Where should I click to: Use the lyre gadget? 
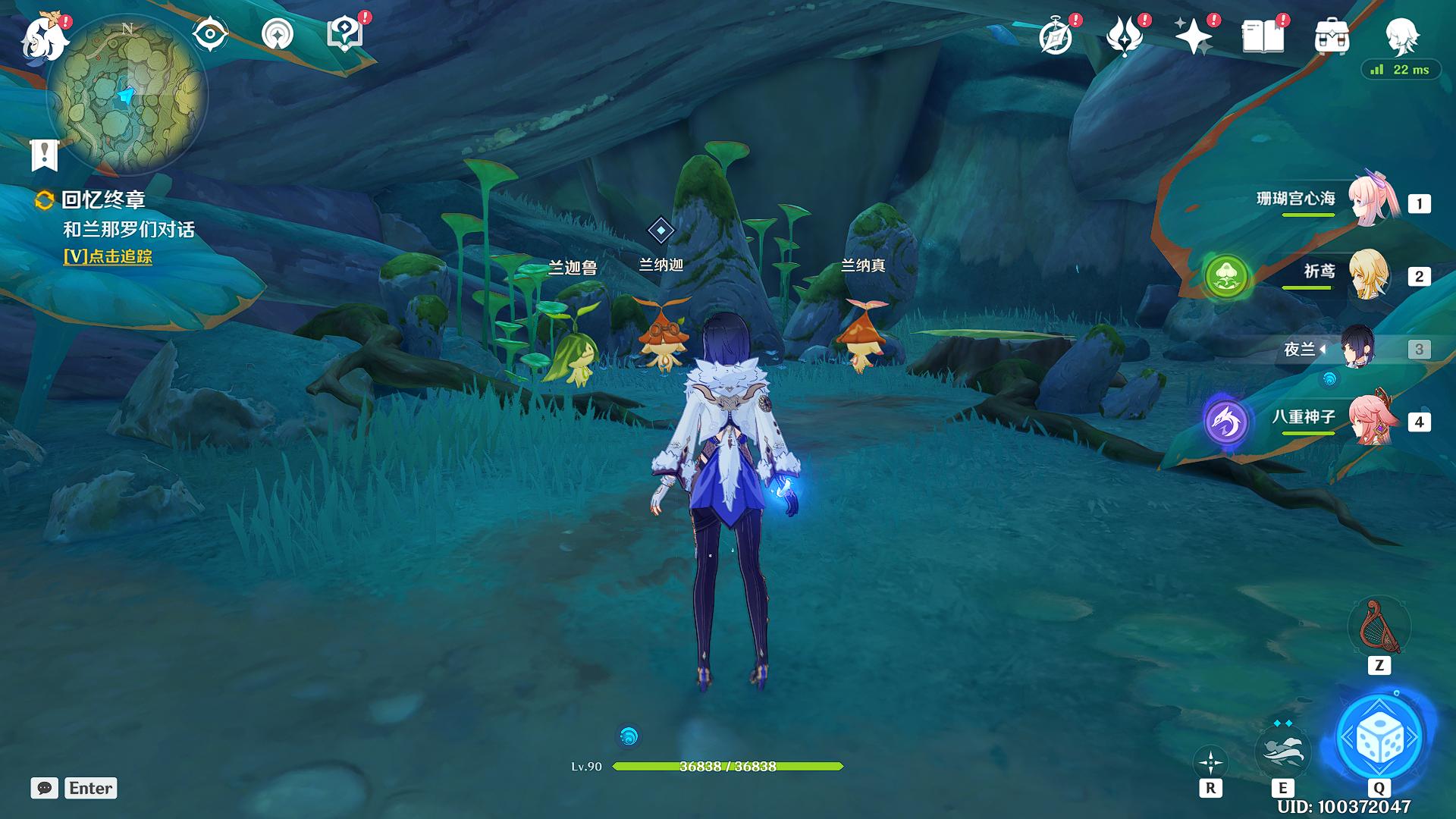point(1379,626)
